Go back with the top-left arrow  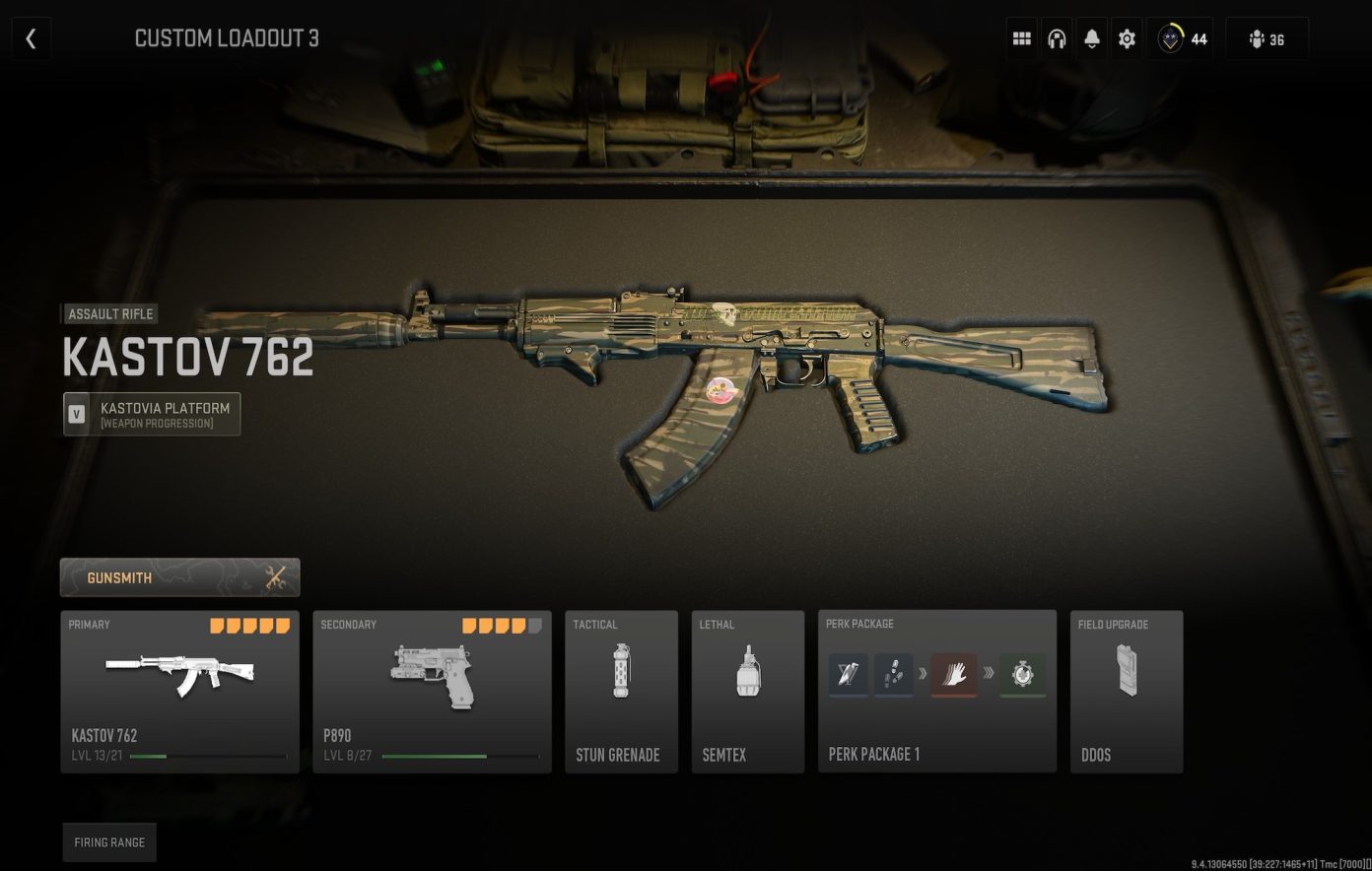click(x=31, y=38)
